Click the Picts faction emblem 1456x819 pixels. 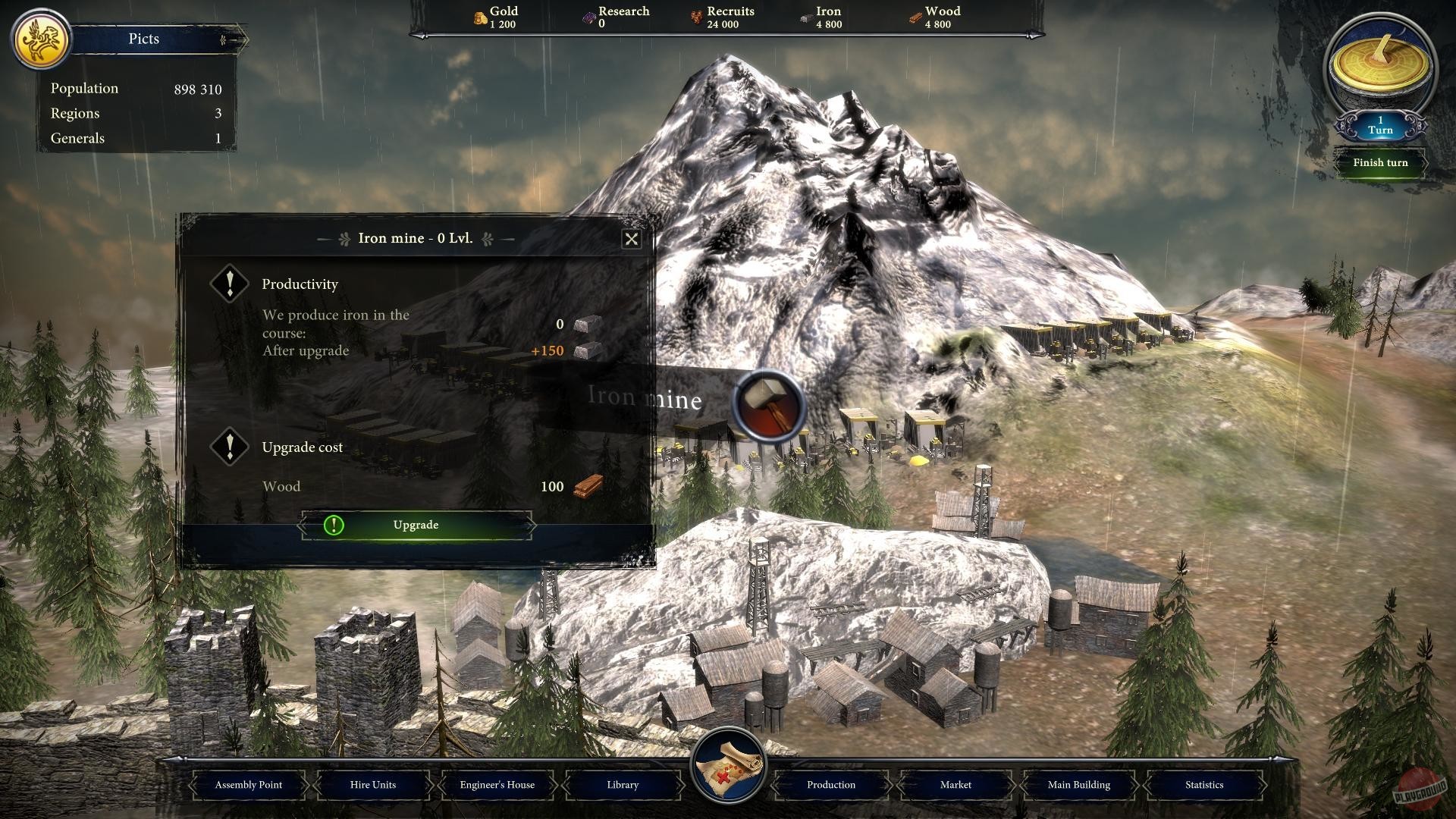coord(40,39)
